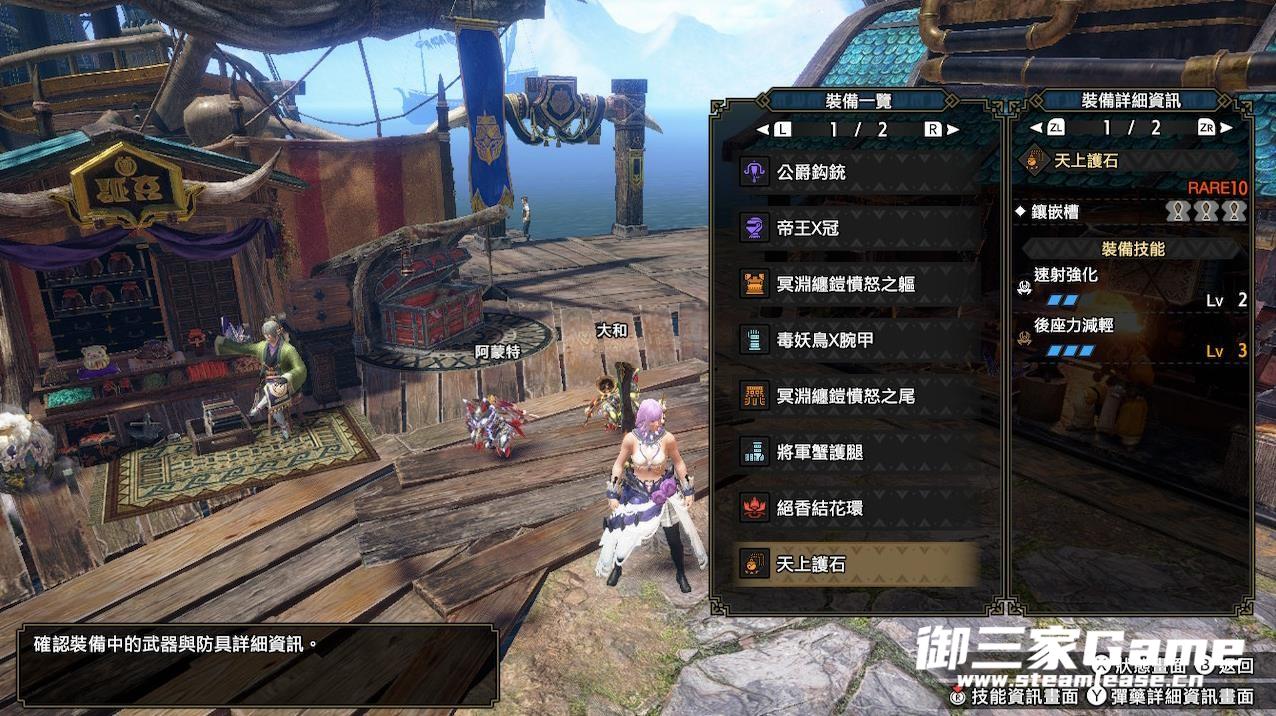Select 公爵鉤銃 weapon in equipment list

click(x=856, y=172)
